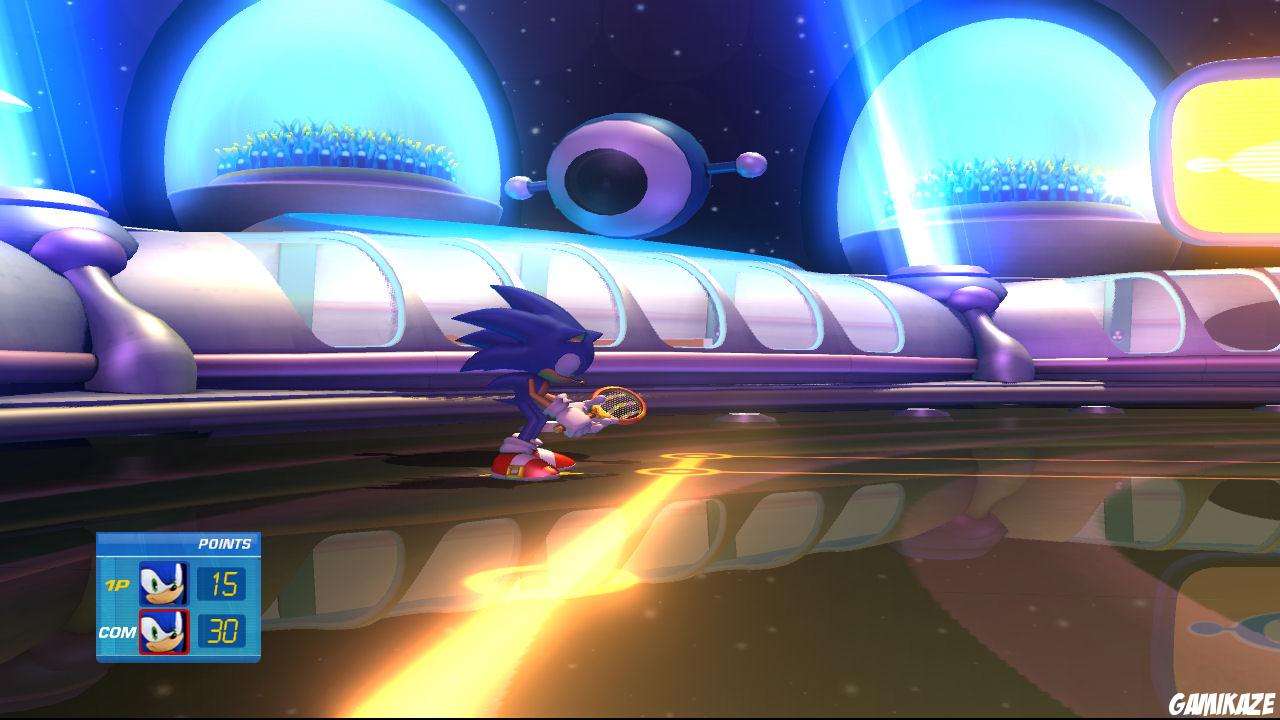
Task: Click the score value 30
Action: coord(222,631)
